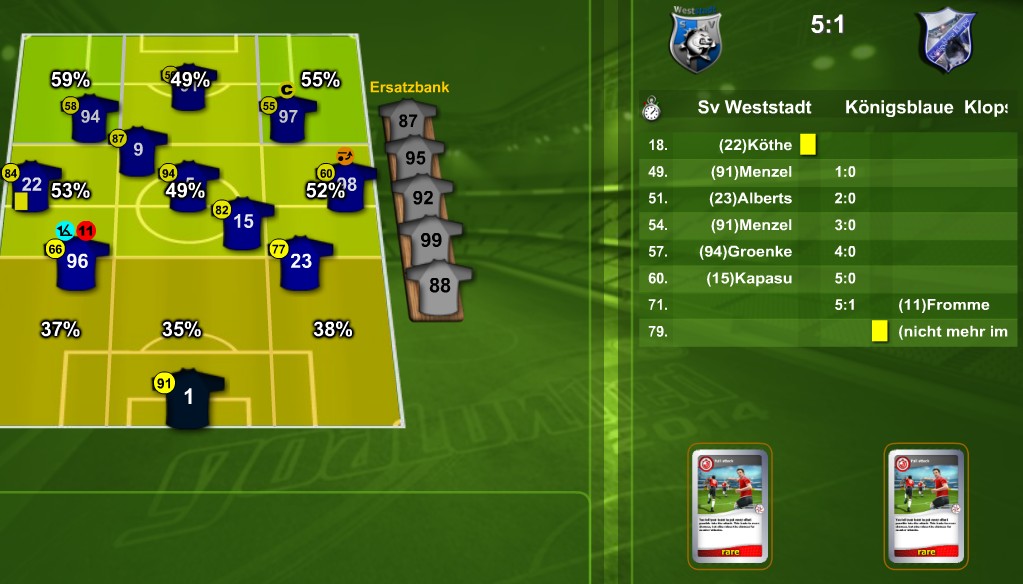Pick player jersey number 9
1023x584 pixels.
click(142, 151)
